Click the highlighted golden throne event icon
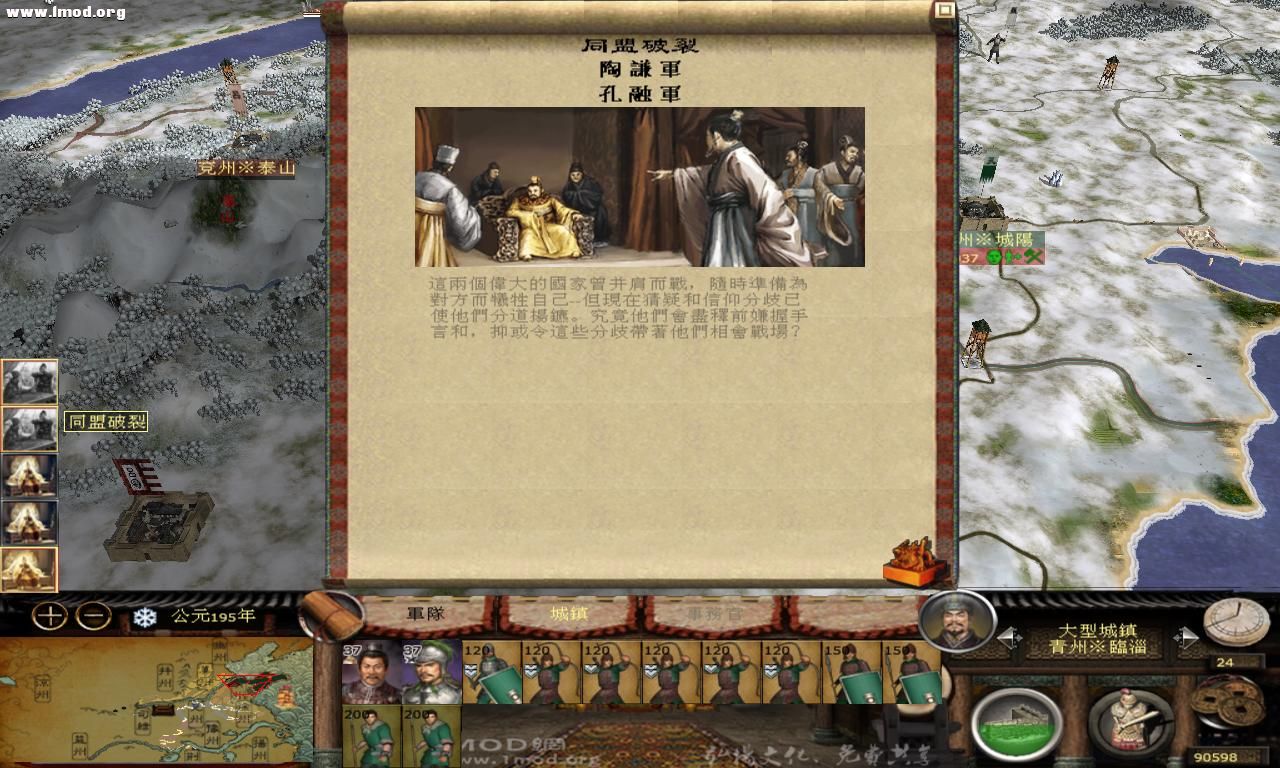This screenshot has width=1280, height=768. point(30,567)
